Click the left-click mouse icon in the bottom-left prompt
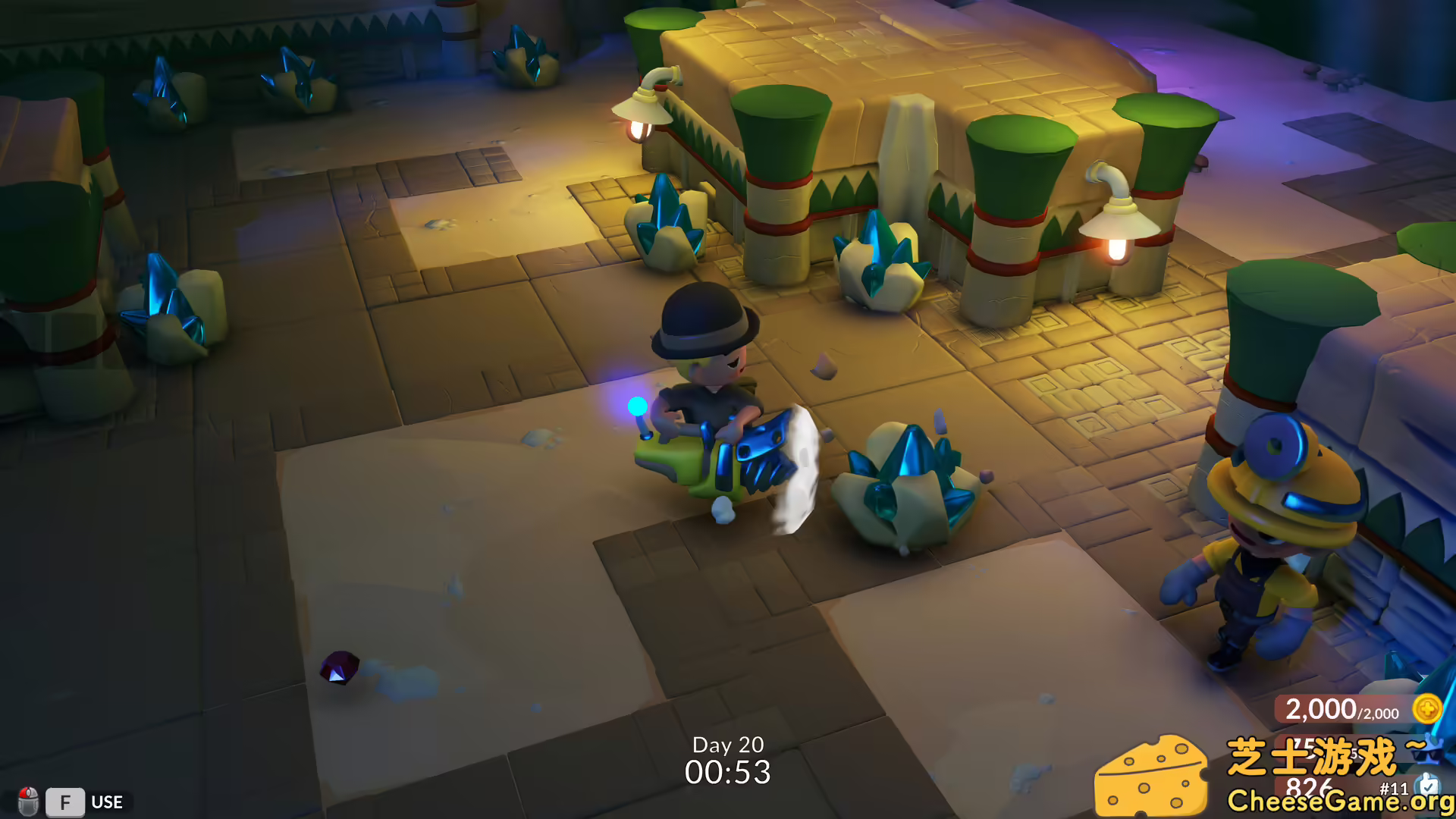The height and width of the screenshot is (819, 1456). tap(29, 802)
